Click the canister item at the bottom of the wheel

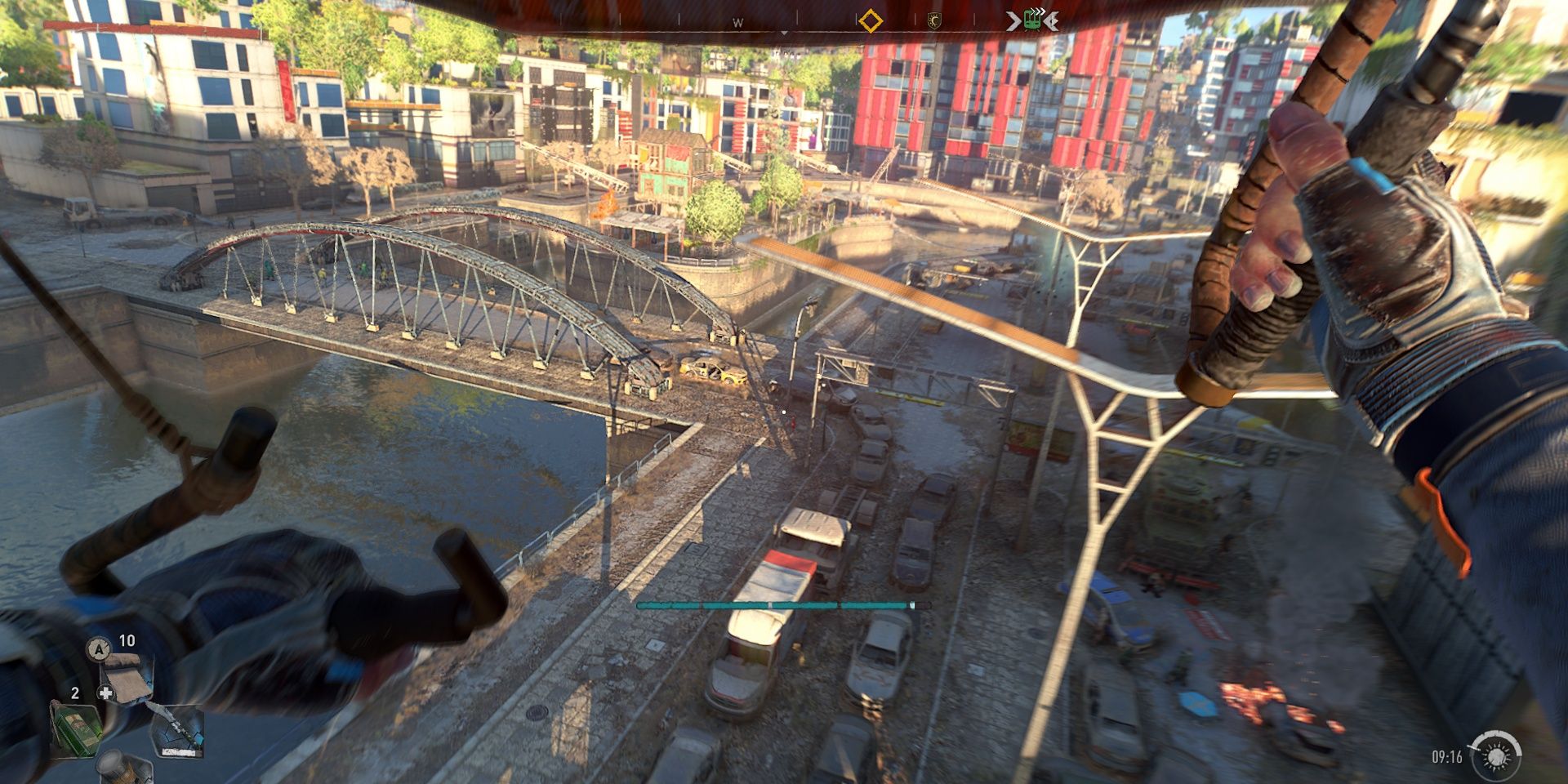point(122,772)
